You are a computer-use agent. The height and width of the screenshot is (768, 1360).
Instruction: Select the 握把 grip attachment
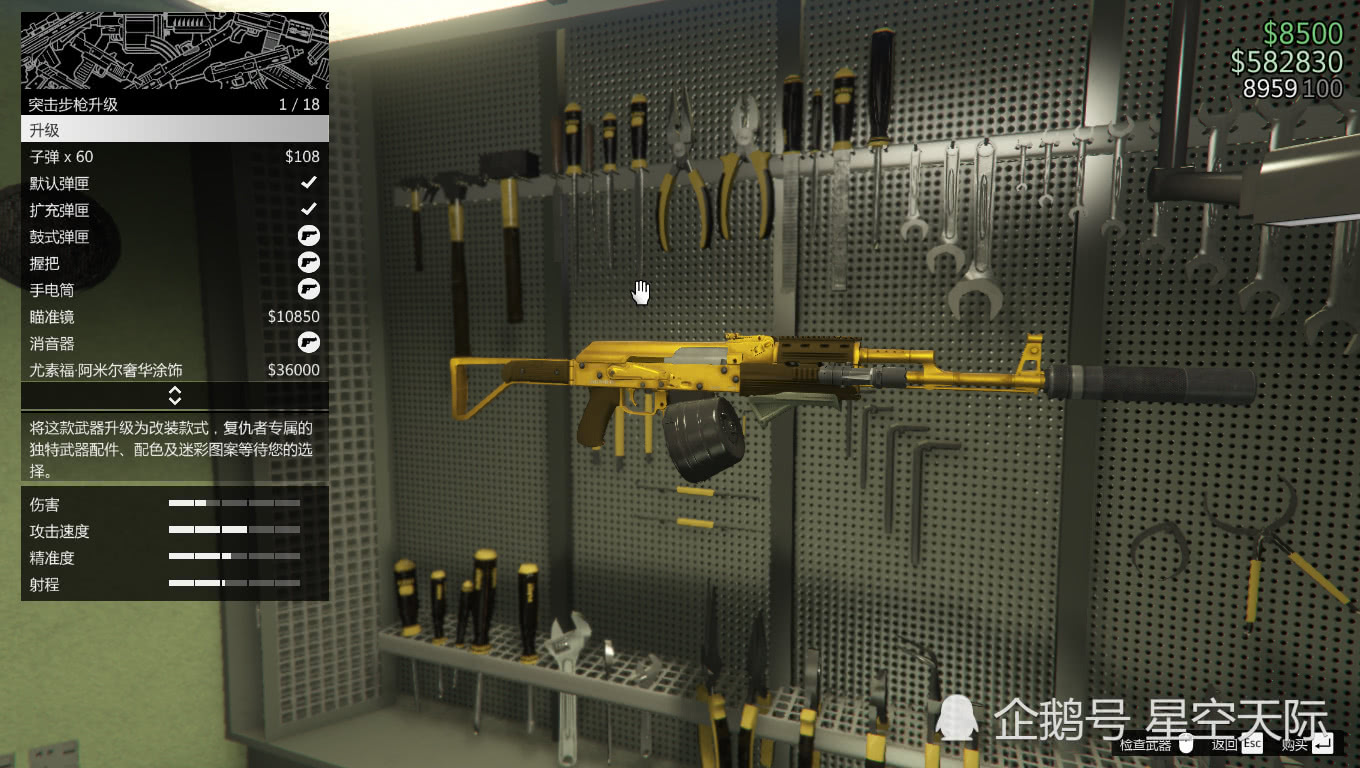coord(174,263)
